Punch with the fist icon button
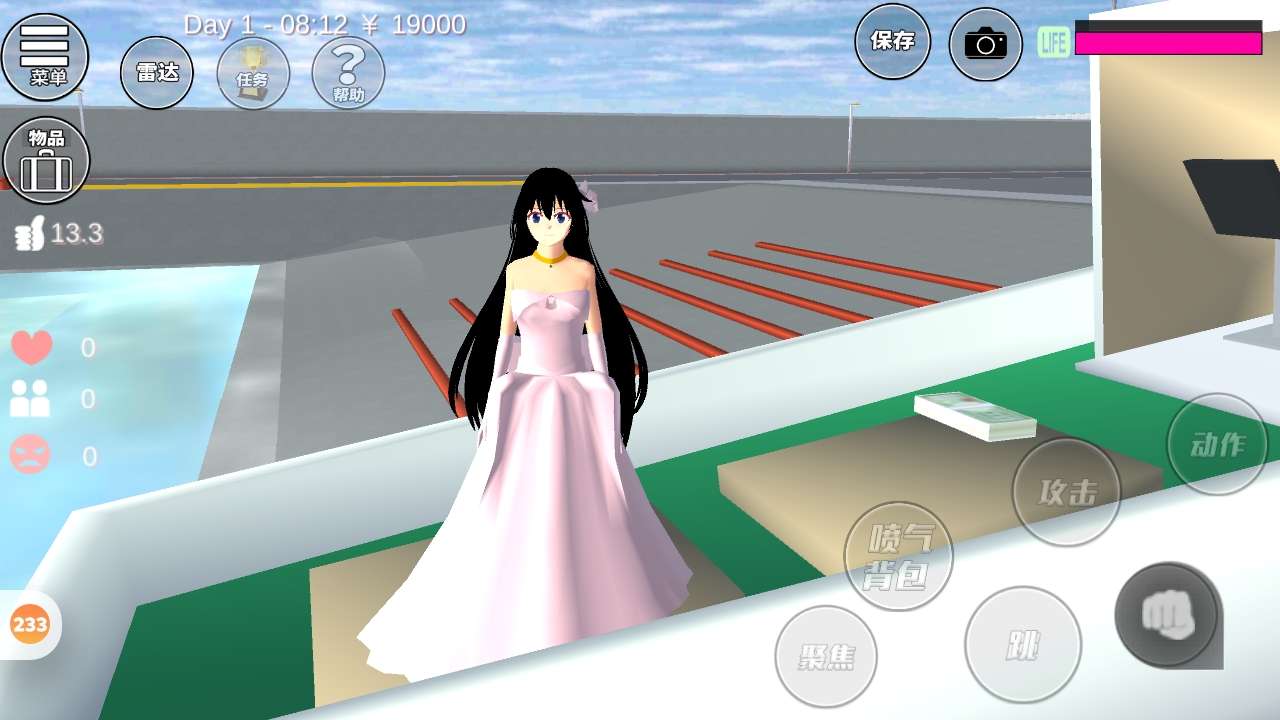 (1166, 614)
